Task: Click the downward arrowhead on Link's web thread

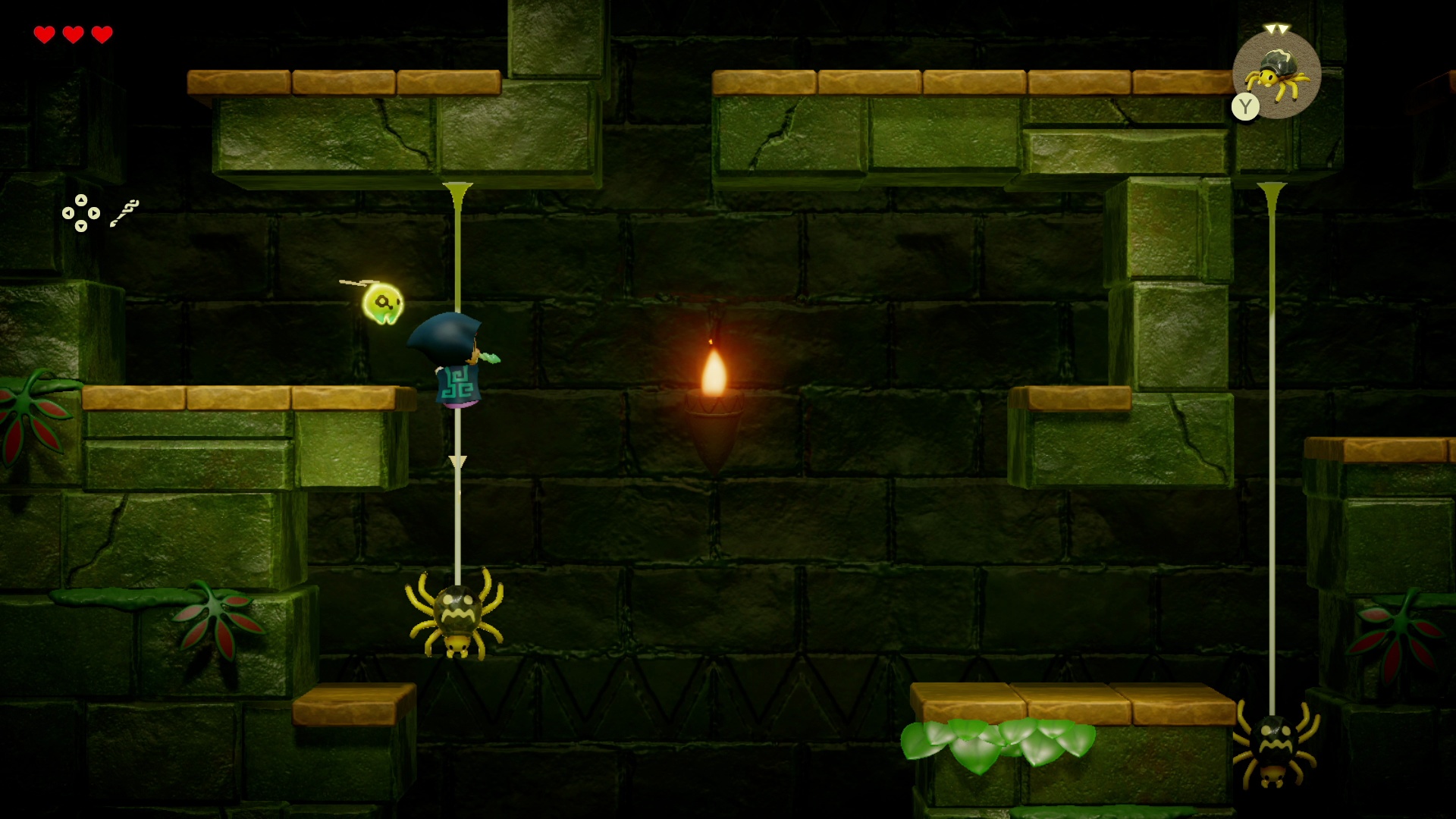Action: pyautogui.click(x=457, y=459)
